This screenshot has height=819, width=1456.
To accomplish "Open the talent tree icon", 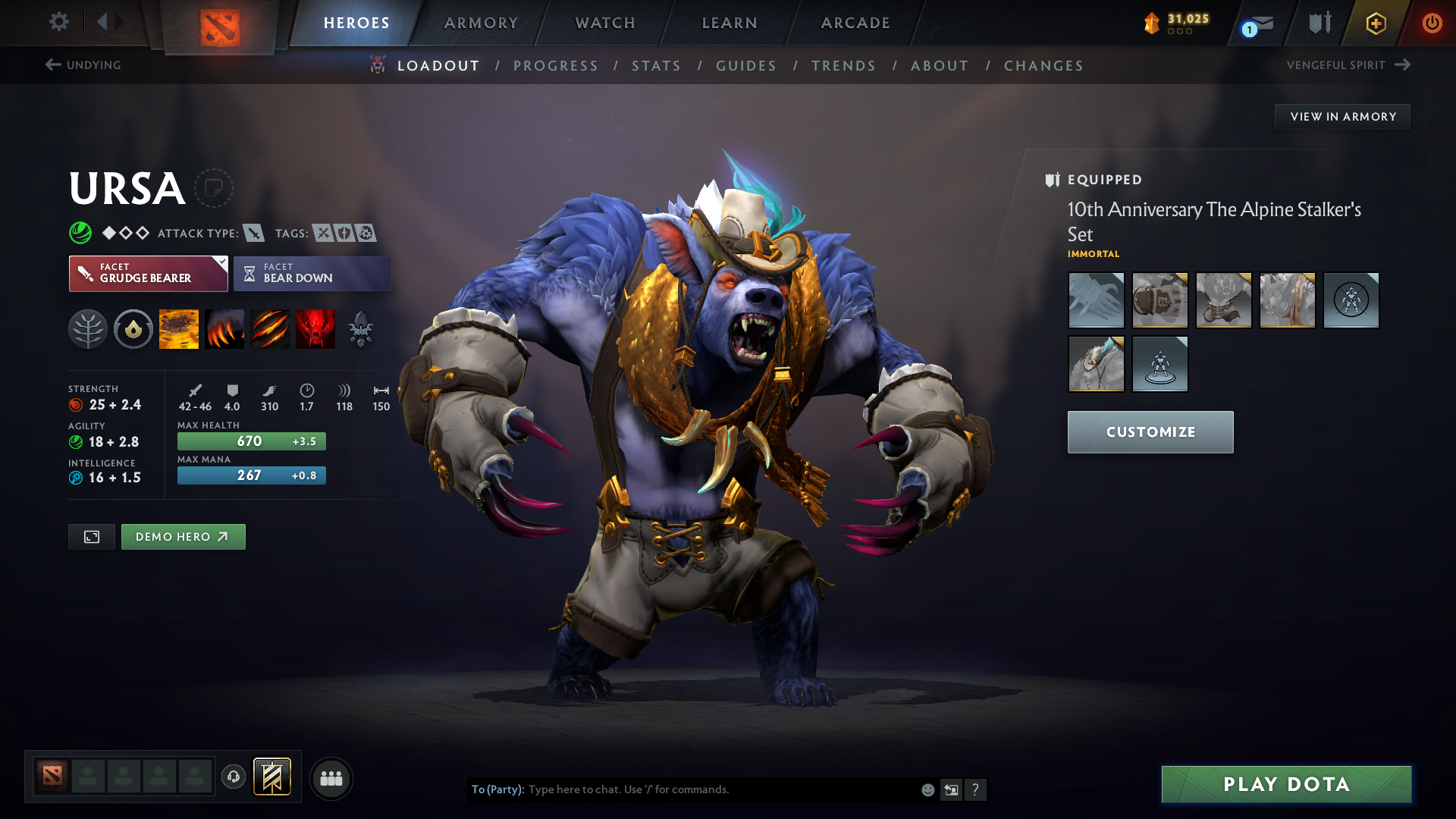I will tap(88, 328).
